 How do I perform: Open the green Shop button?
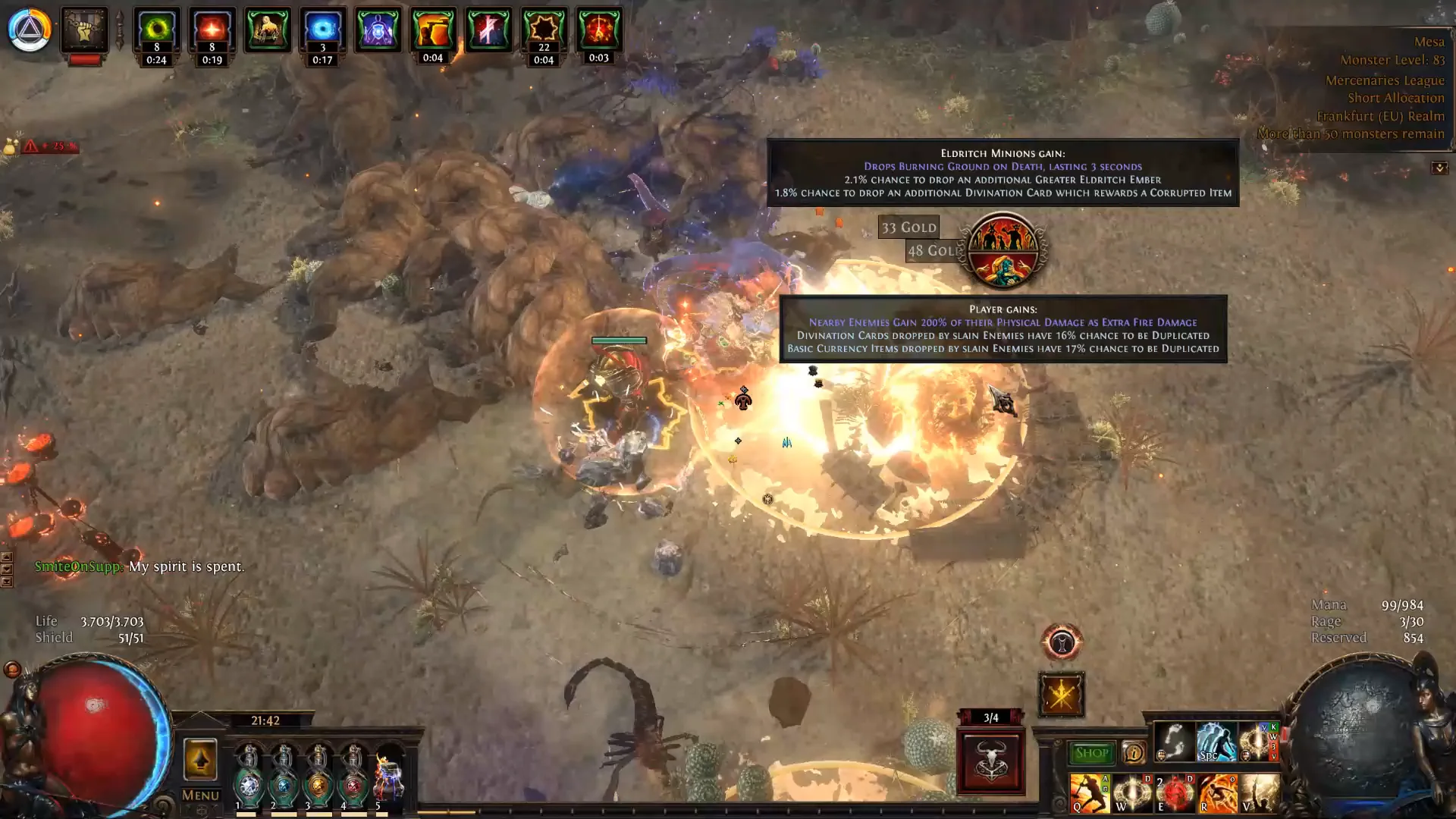tap(1091, 753)
